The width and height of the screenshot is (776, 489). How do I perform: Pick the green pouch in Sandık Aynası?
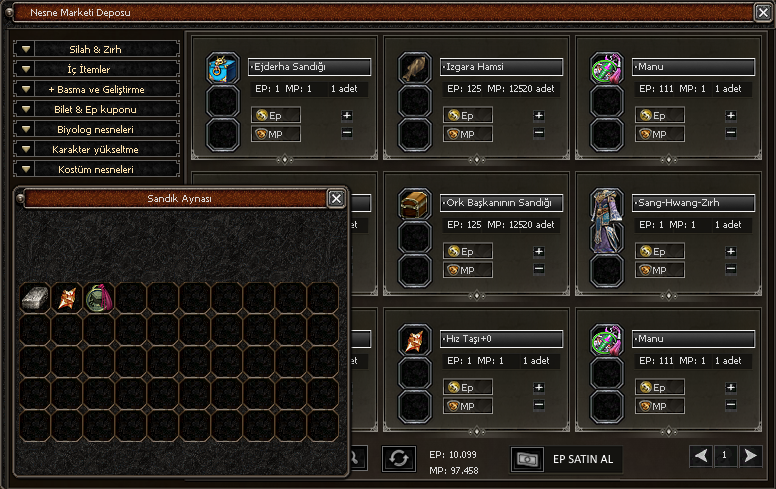pyautogui.click(x=99, y=297)
